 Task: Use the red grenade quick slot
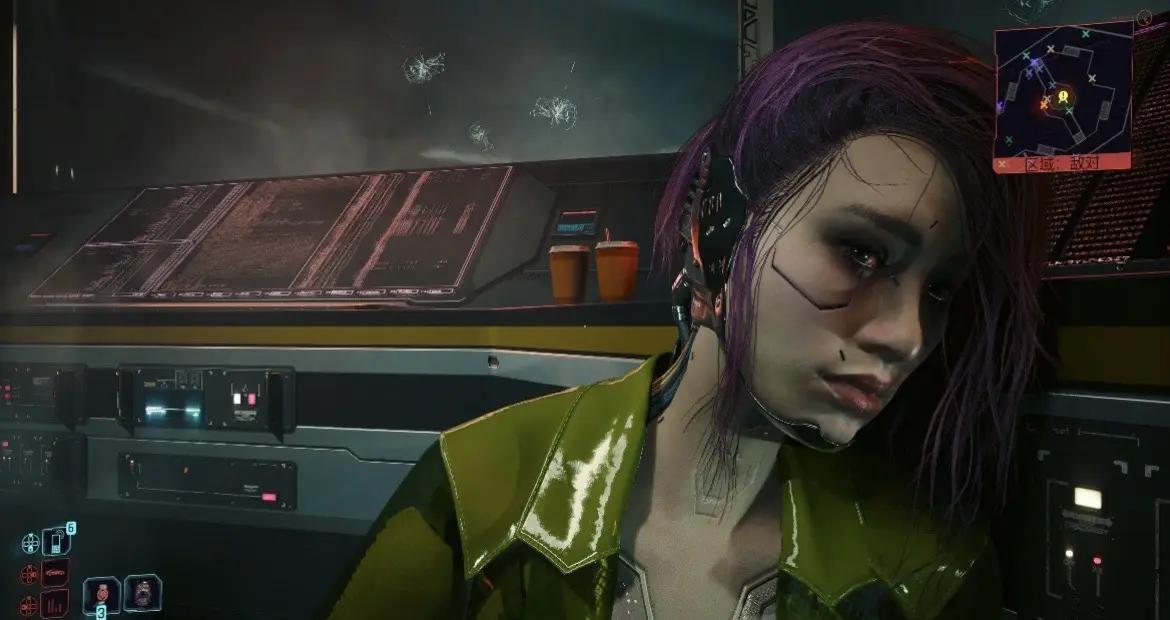point(101,592)
